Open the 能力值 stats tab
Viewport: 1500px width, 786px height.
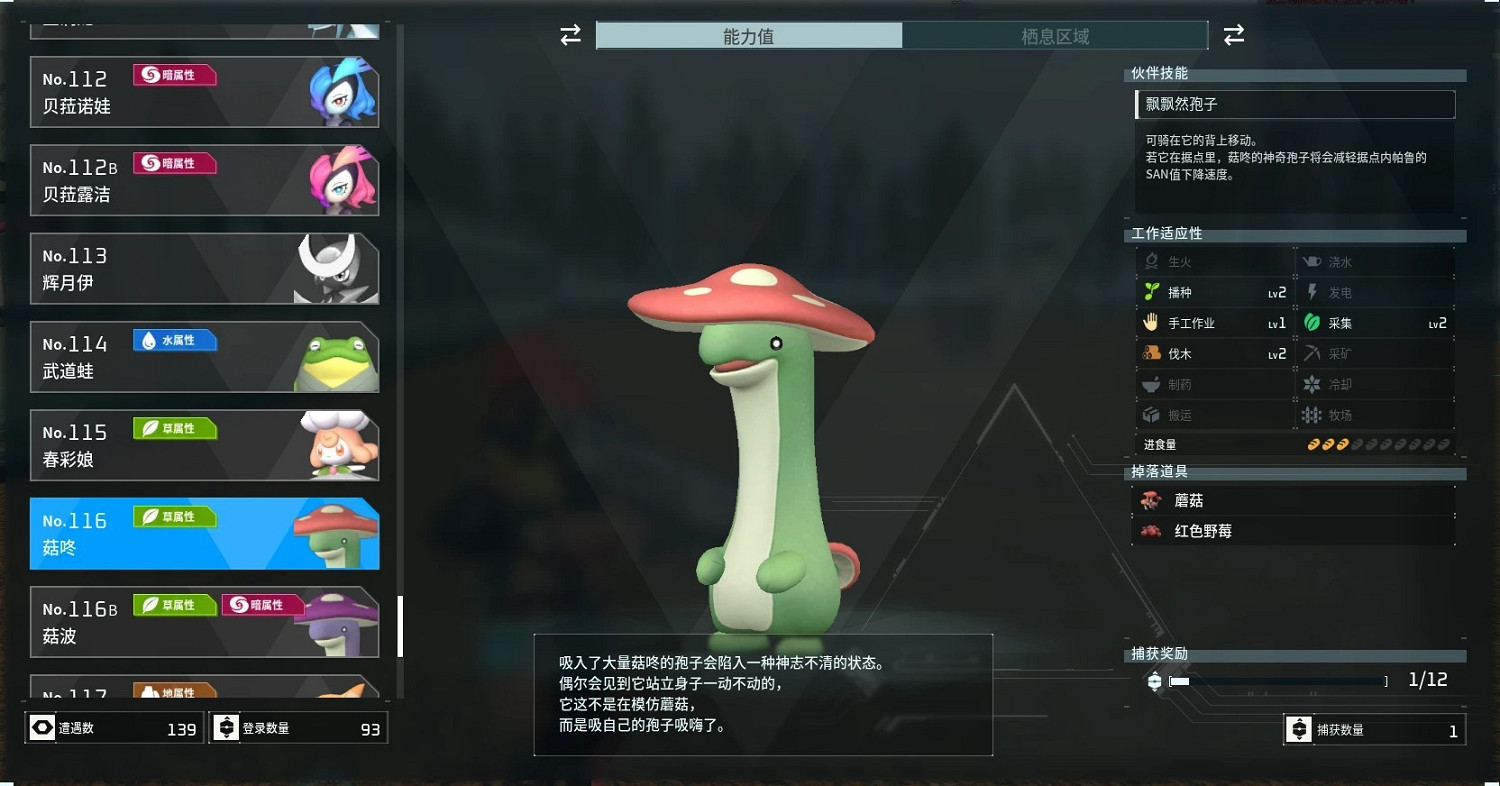tap(750, 34)
